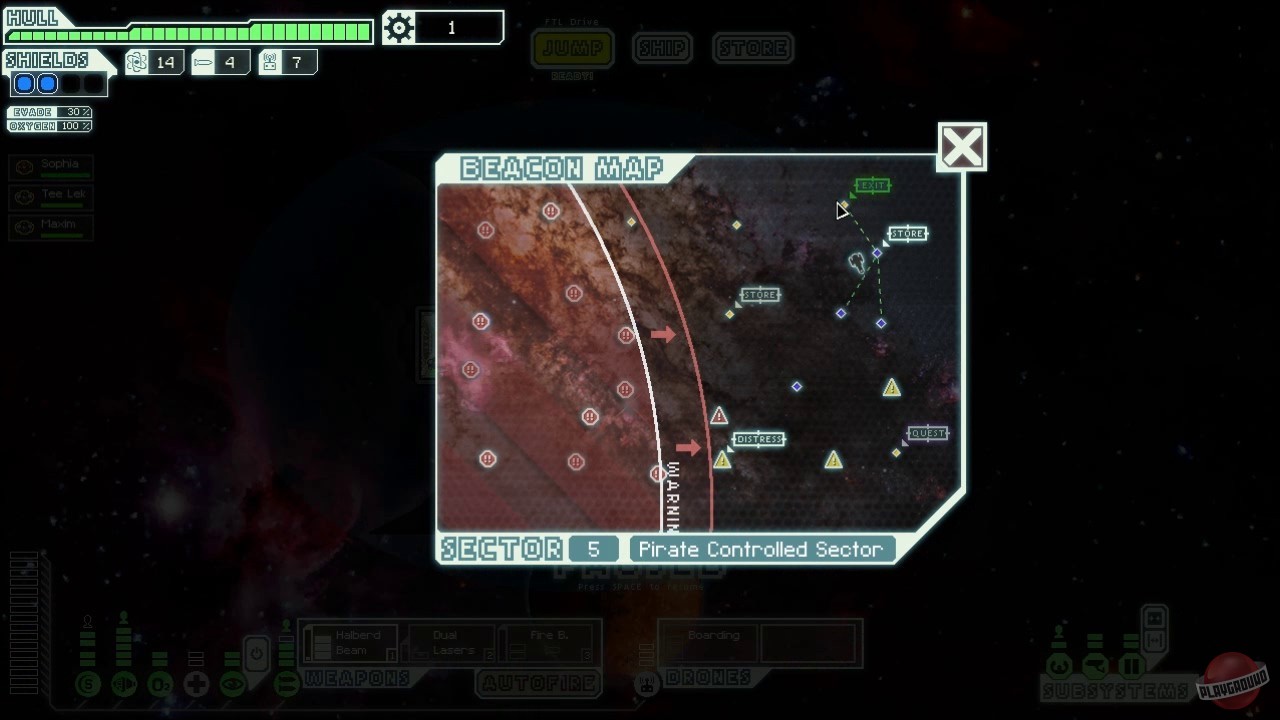
Task: Click the scrap counter gear icon
Action: pyautogui.click(x=398, y=27)
